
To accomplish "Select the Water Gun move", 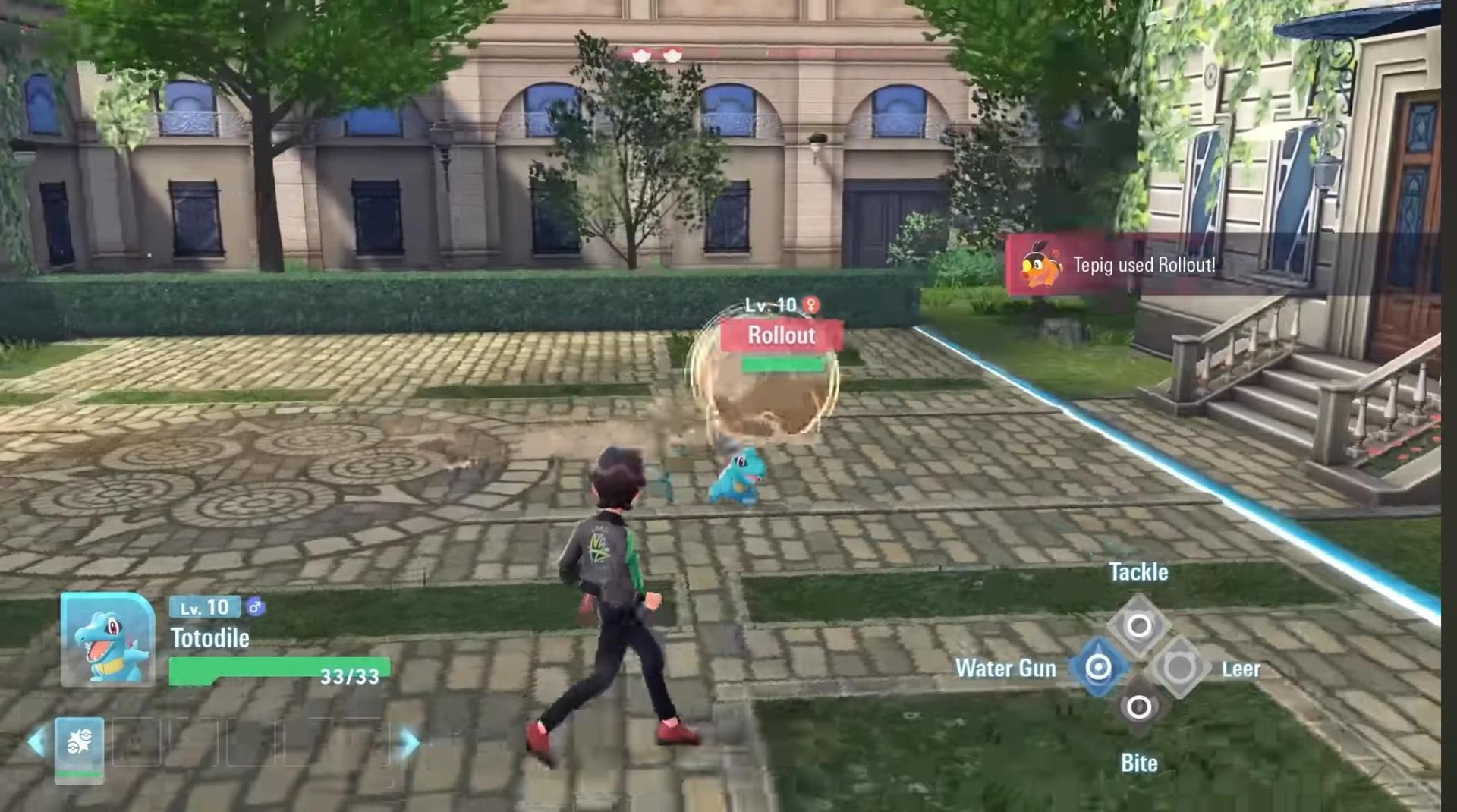I will [1098, 668].
